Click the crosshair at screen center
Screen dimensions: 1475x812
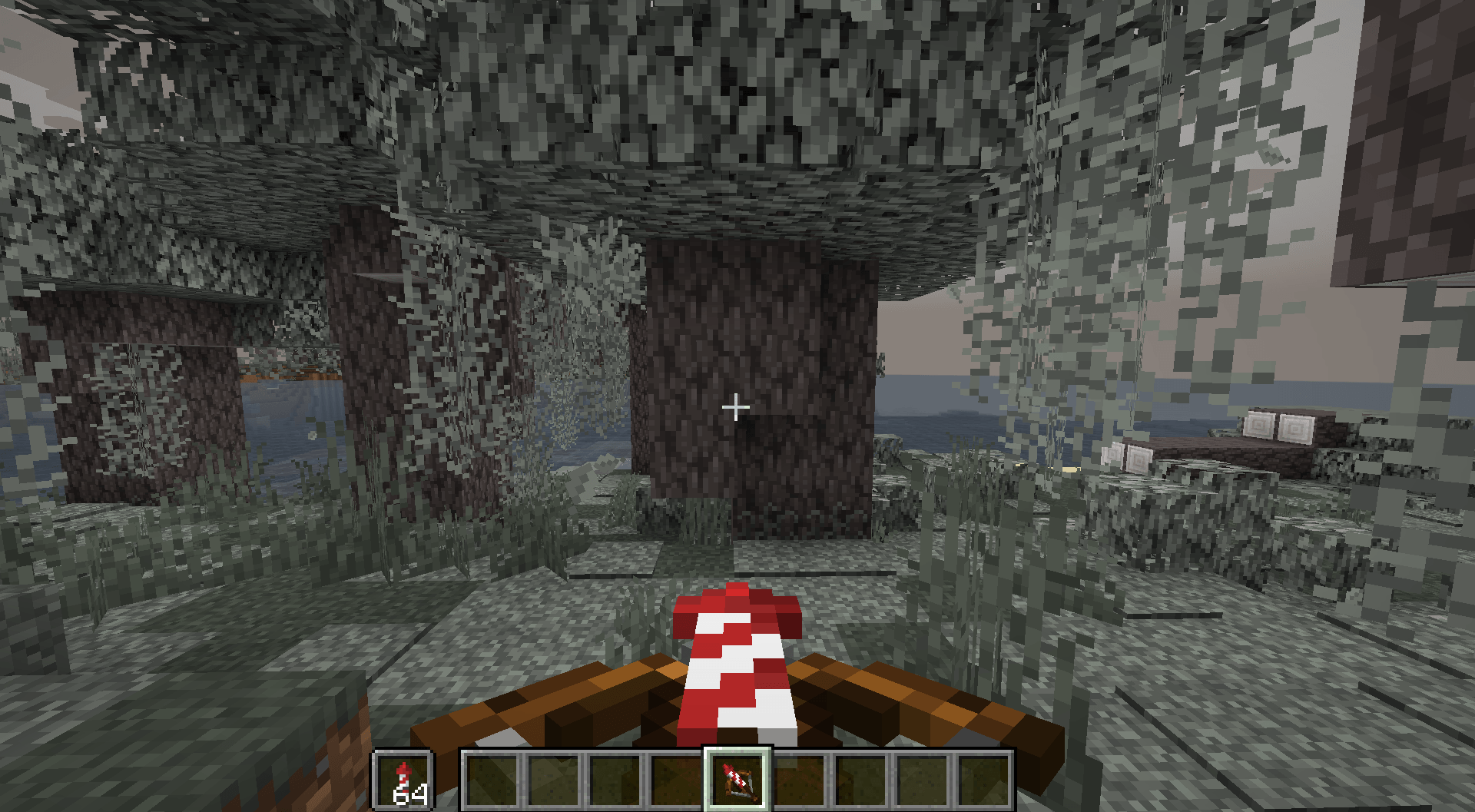coord(736,405)
